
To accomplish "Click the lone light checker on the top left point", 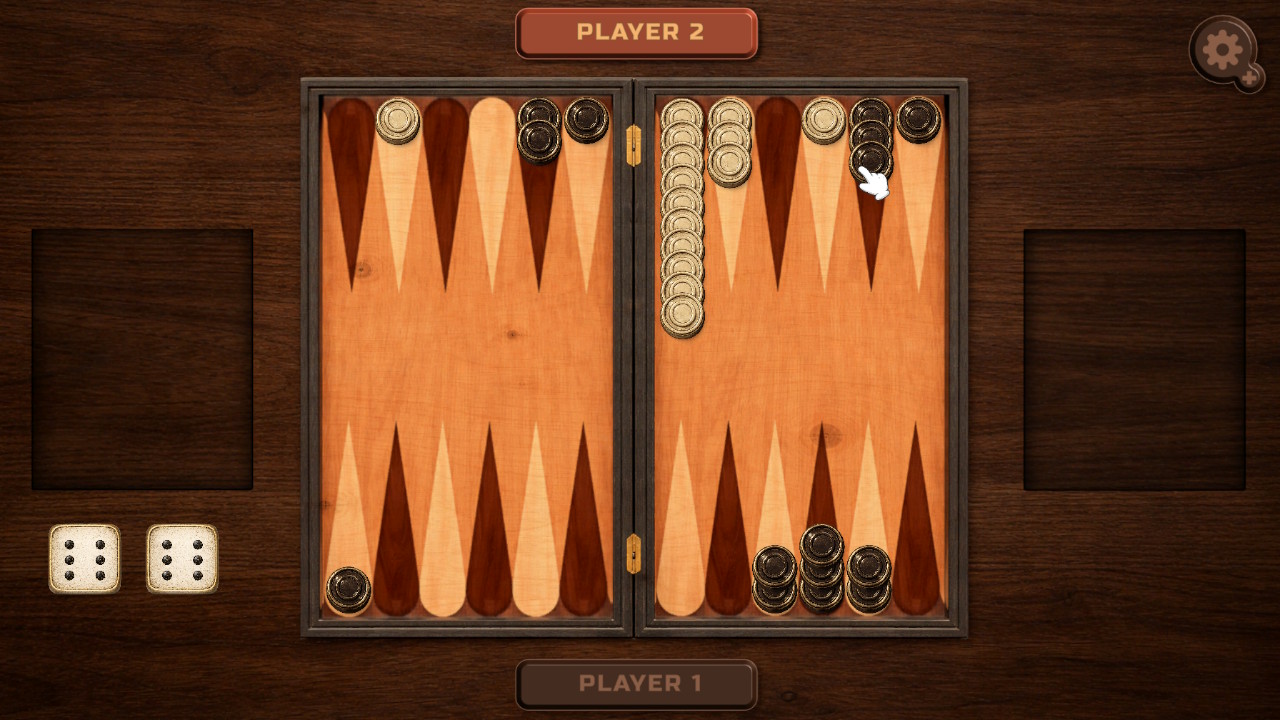I will 400,120.
